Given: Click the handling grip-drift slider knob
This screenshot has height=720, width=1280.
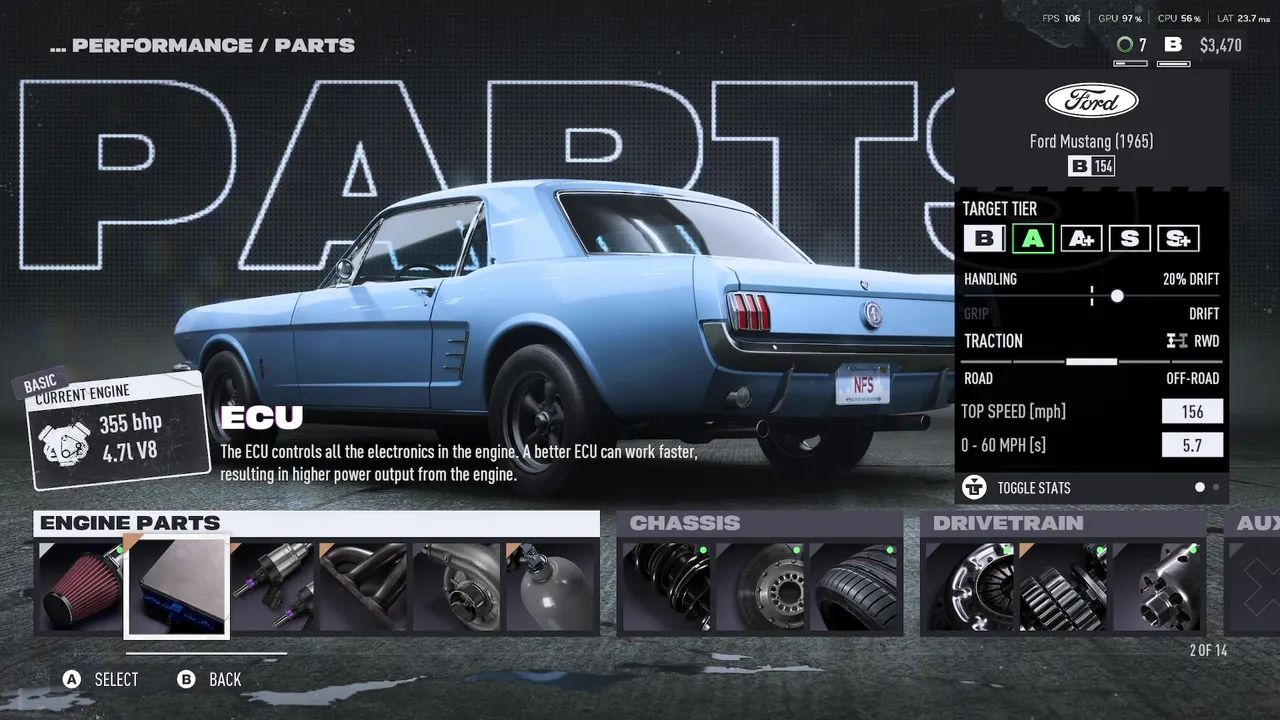Looking at the screenshot, I should pyautogui.click(x=1117, y=296).
